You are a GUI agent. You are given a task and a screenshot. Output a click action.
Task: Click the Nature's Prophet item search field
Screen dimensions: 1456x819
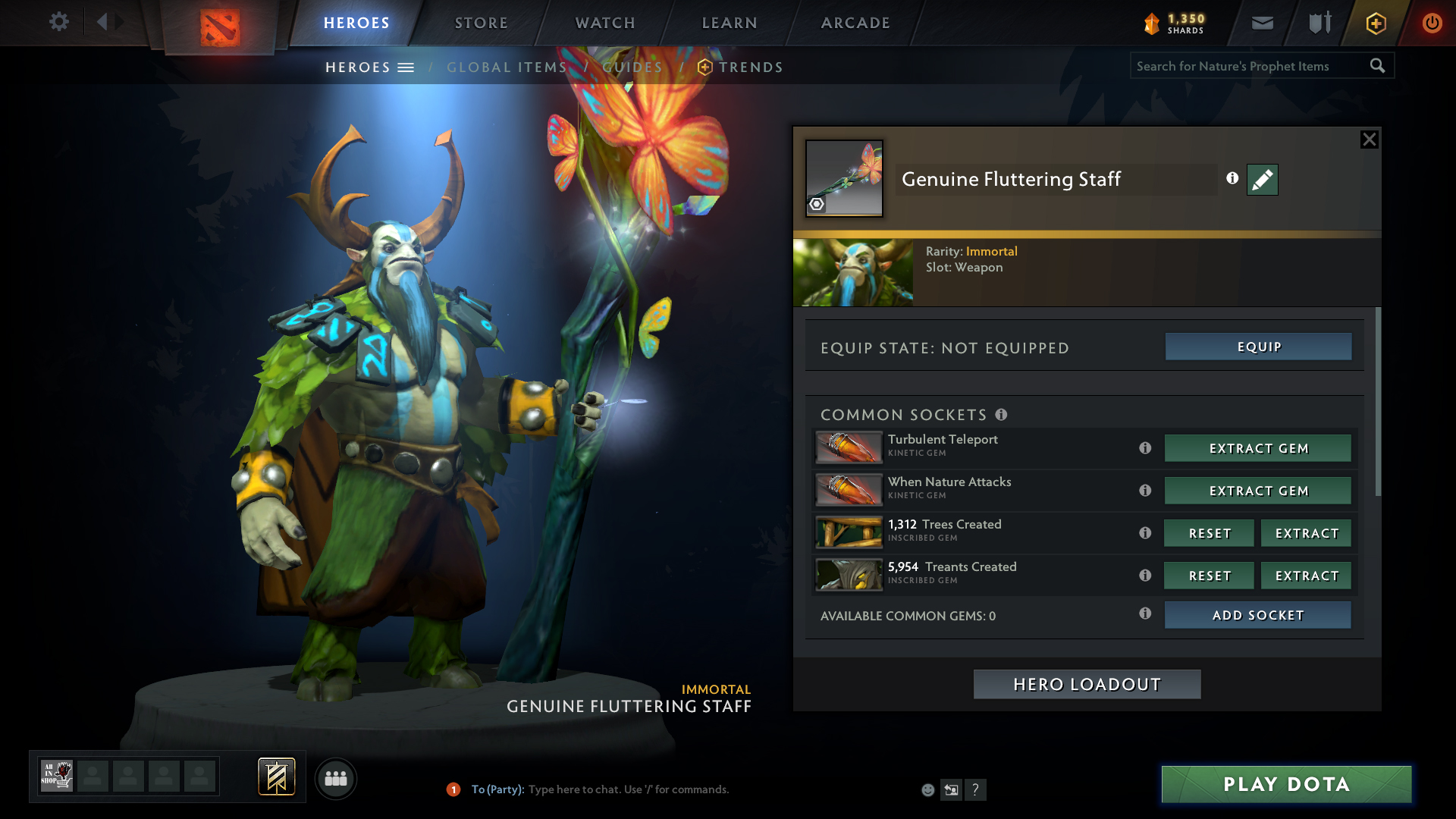pyautogui.click(x=1250, y=66)
